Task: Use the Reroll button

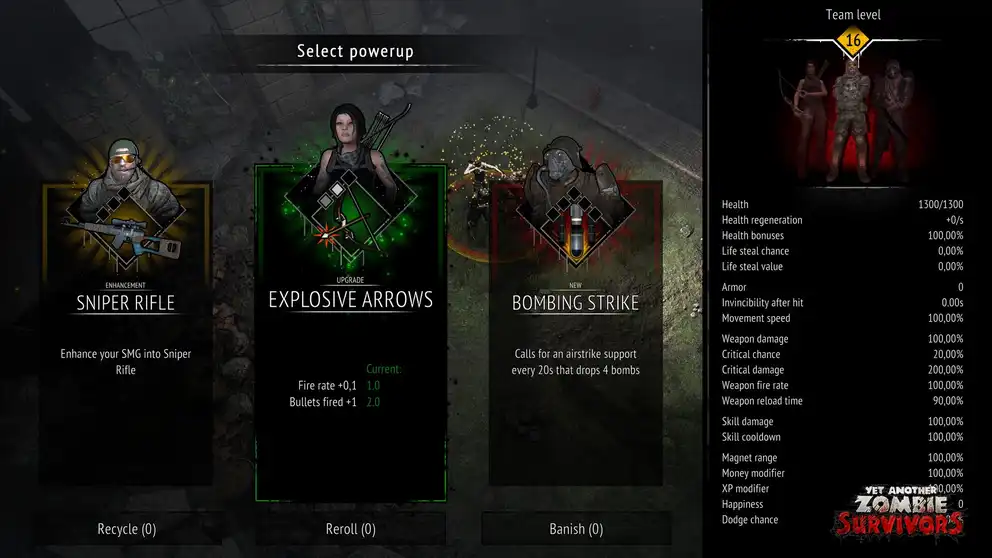Action: 350,529
